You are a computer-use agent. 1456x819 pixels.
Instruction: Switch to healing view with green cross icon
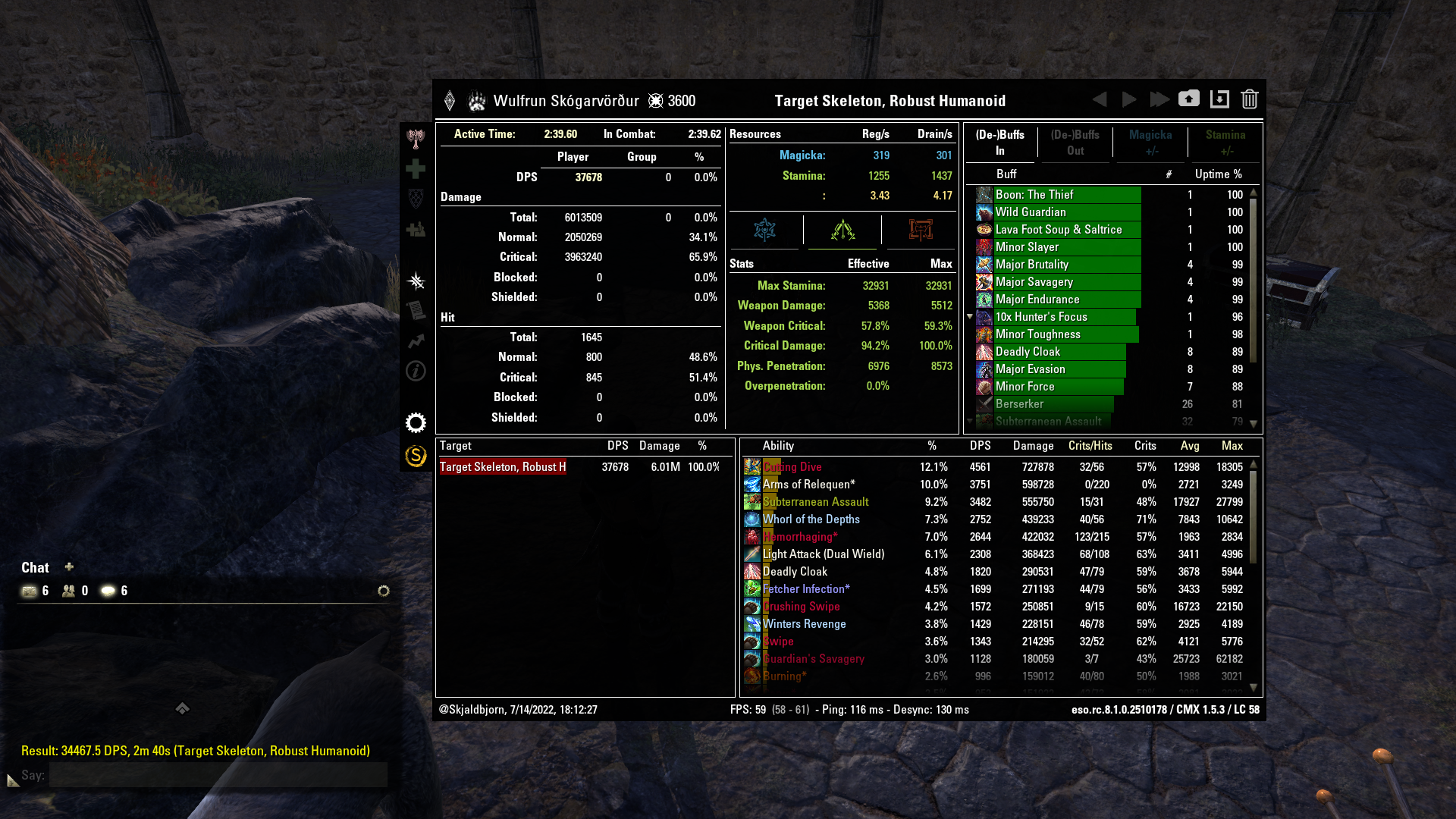coord(415,170)
